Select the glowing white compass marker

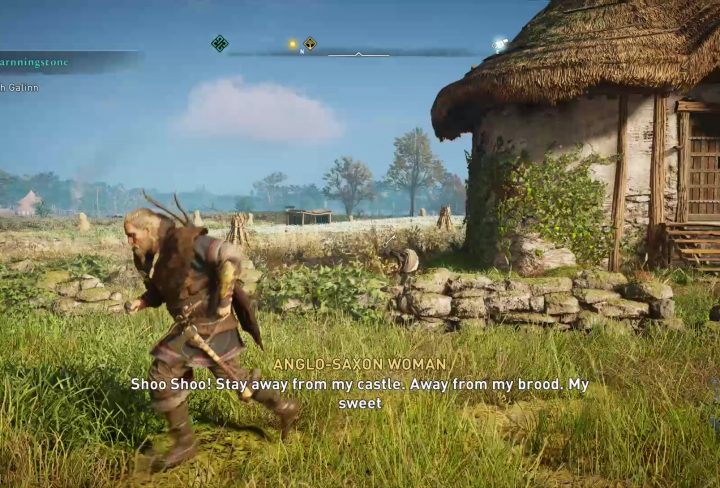tap(499, 45)
